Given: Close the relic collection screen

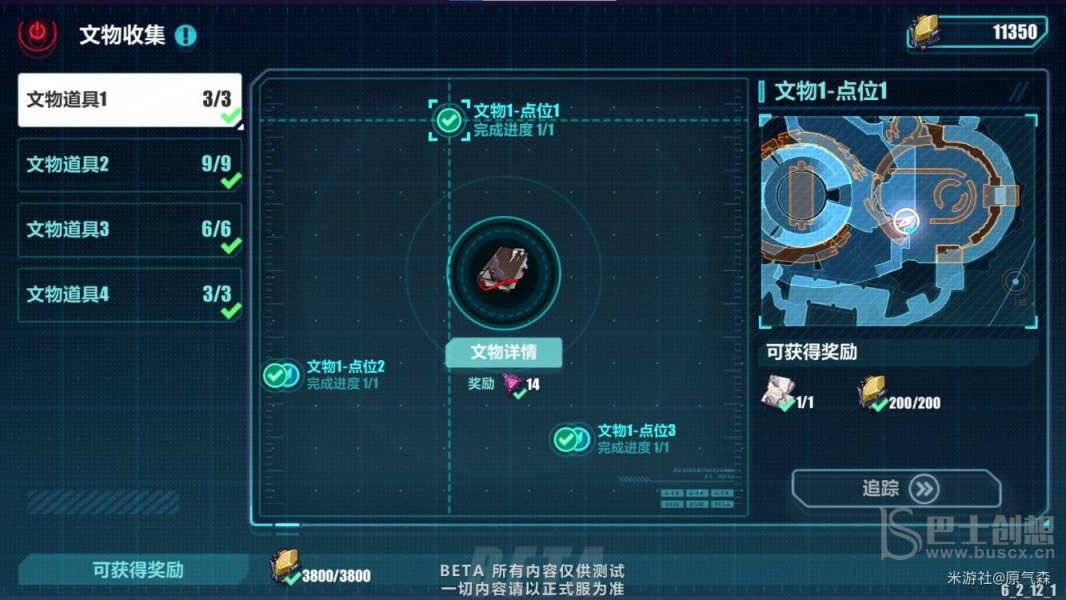Looking at the screenshot, I should tap(38, 35).
